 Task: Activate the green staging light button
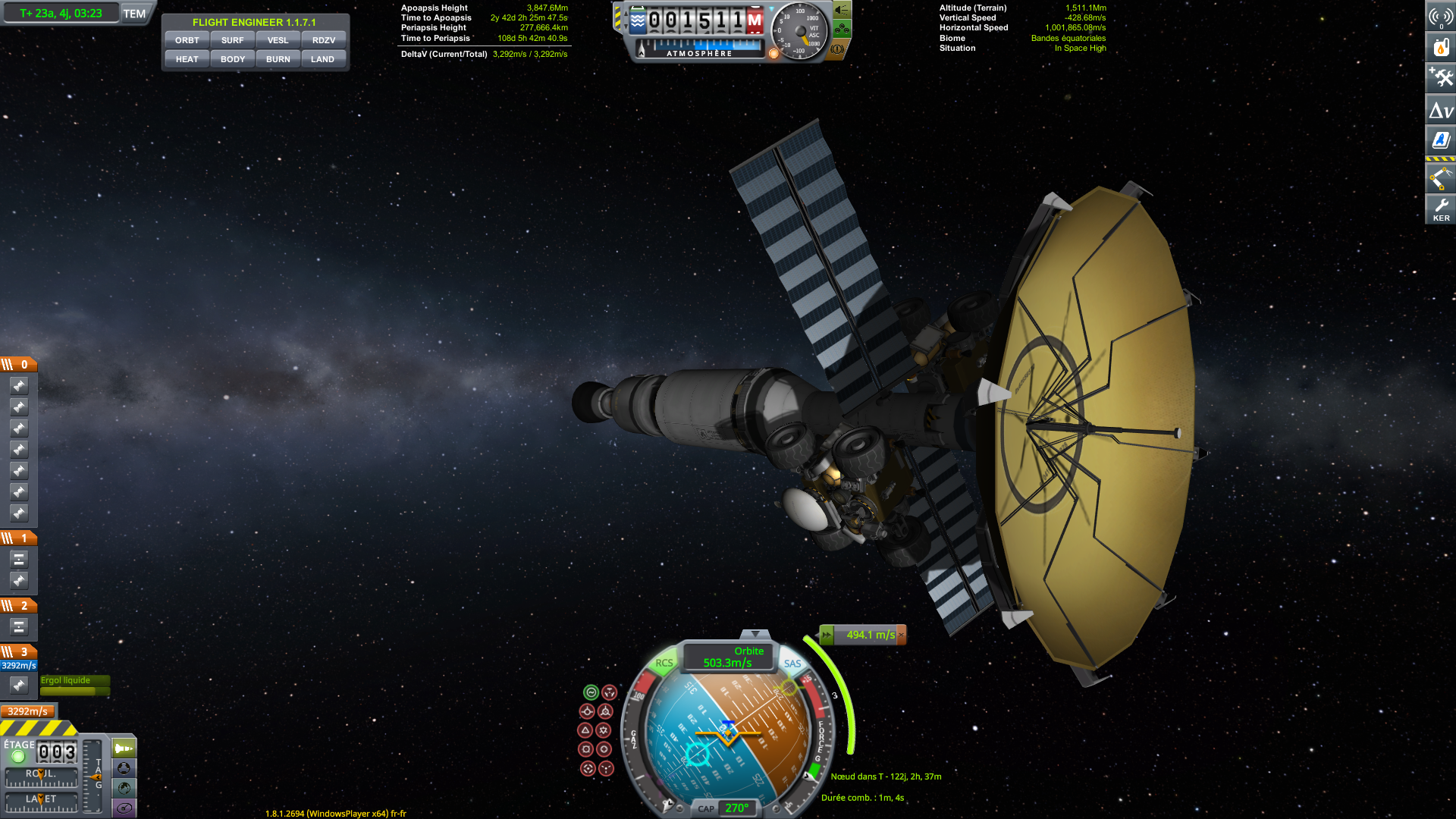point(18,756)
